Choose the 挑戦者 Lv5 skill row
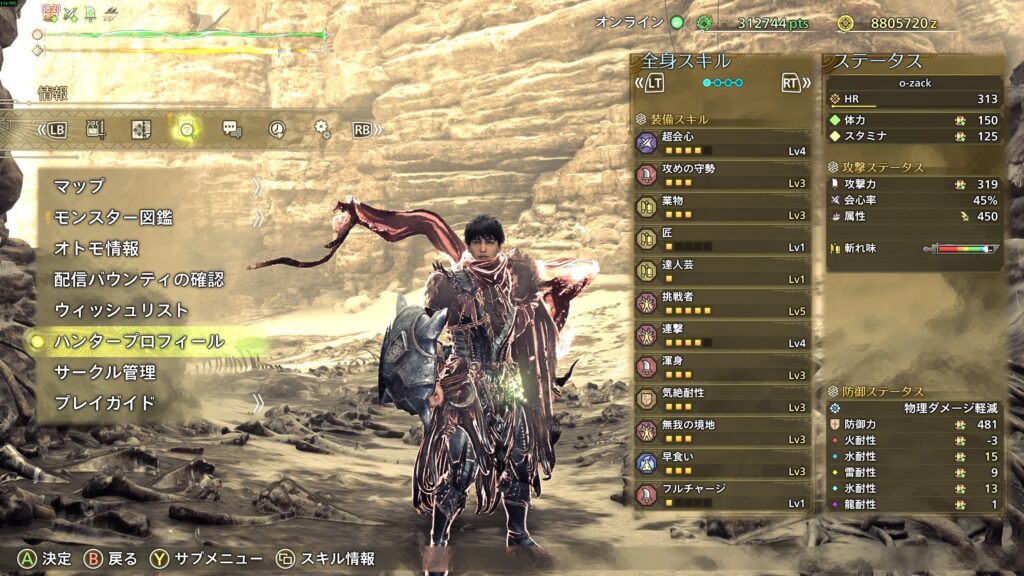Screen dimensions: 1024x576 point(722,303)
